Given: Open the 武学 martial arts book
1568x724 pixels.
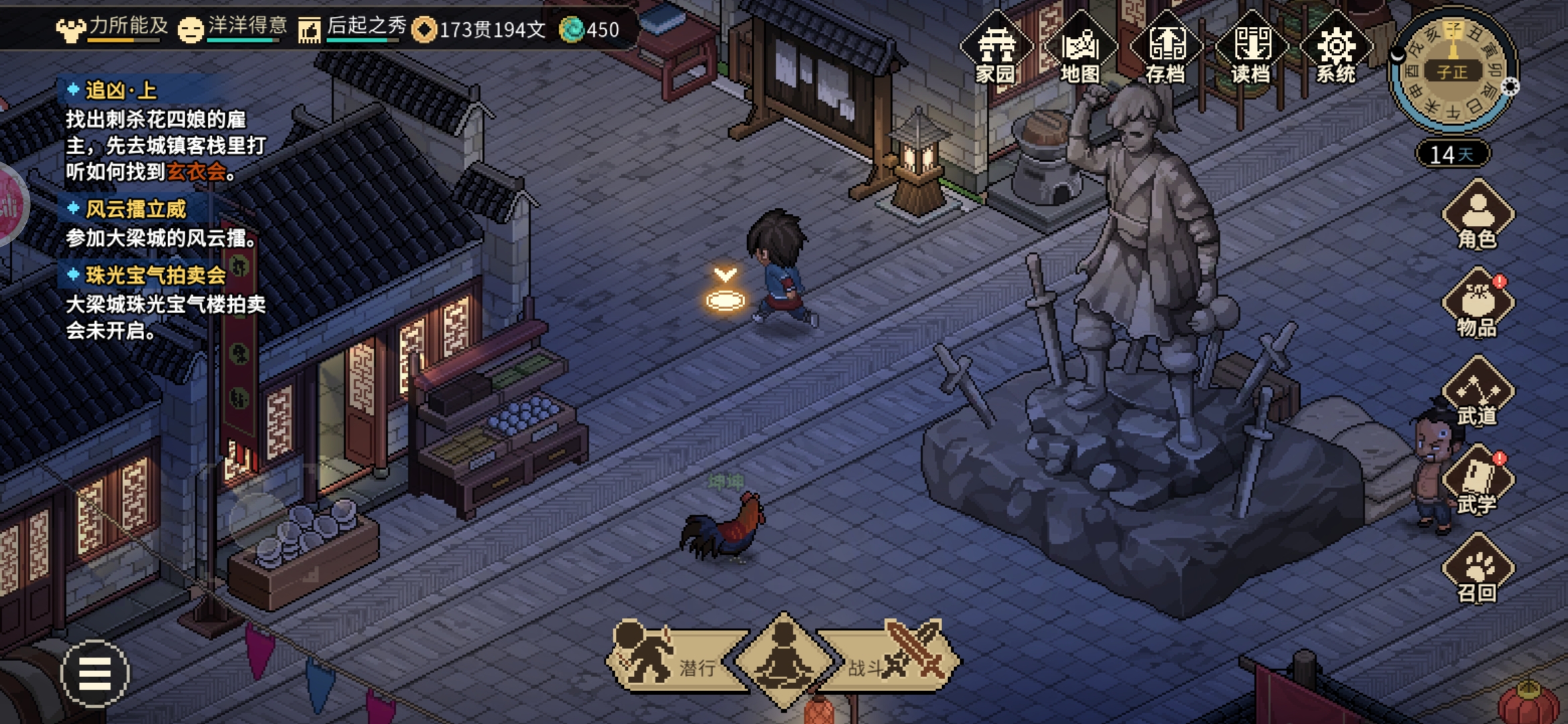Looking at the screenshot, I should tap(1478, 481).
